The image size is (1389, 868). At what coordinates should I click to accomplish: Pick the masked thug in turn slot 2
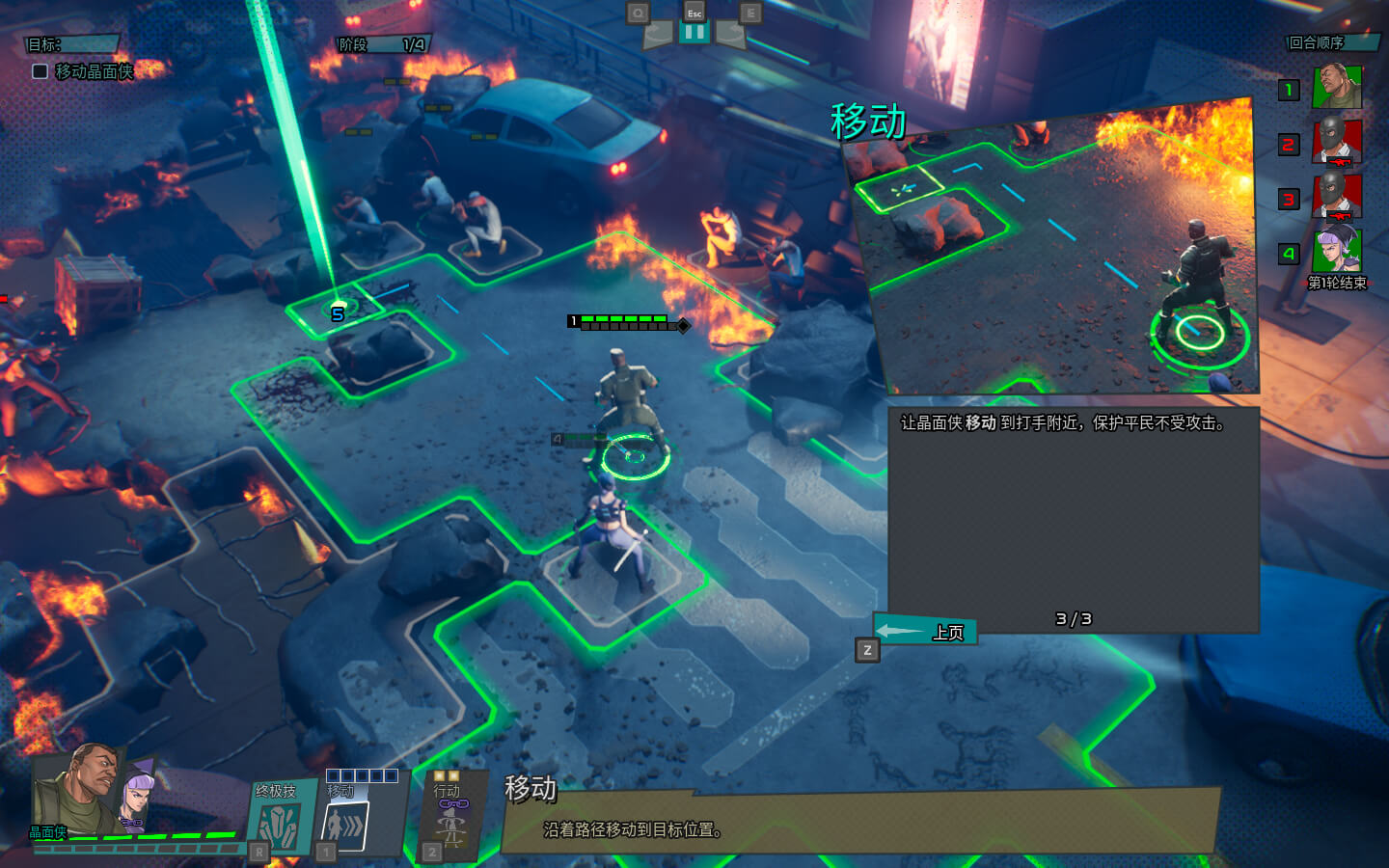[x=1337, y=143]
